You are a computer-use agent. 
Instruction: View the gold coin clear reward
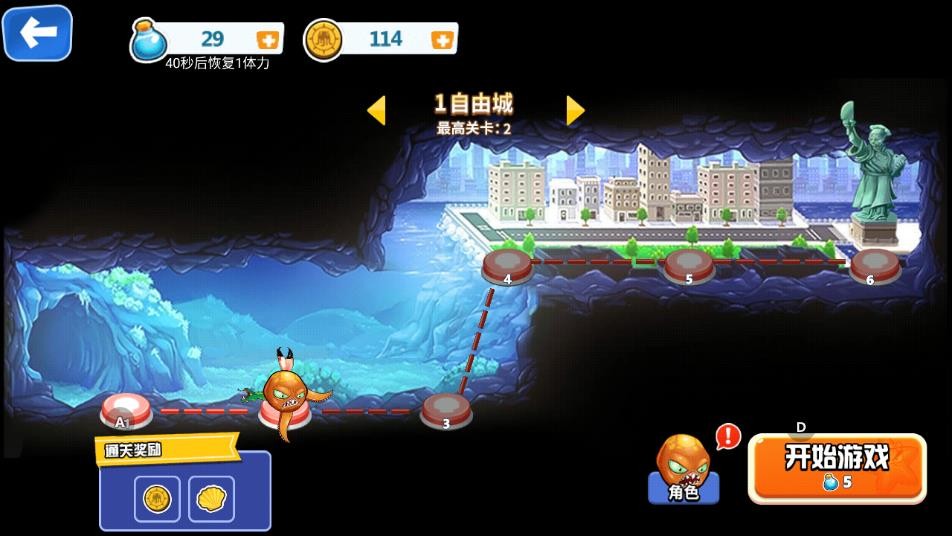point(157,498)
